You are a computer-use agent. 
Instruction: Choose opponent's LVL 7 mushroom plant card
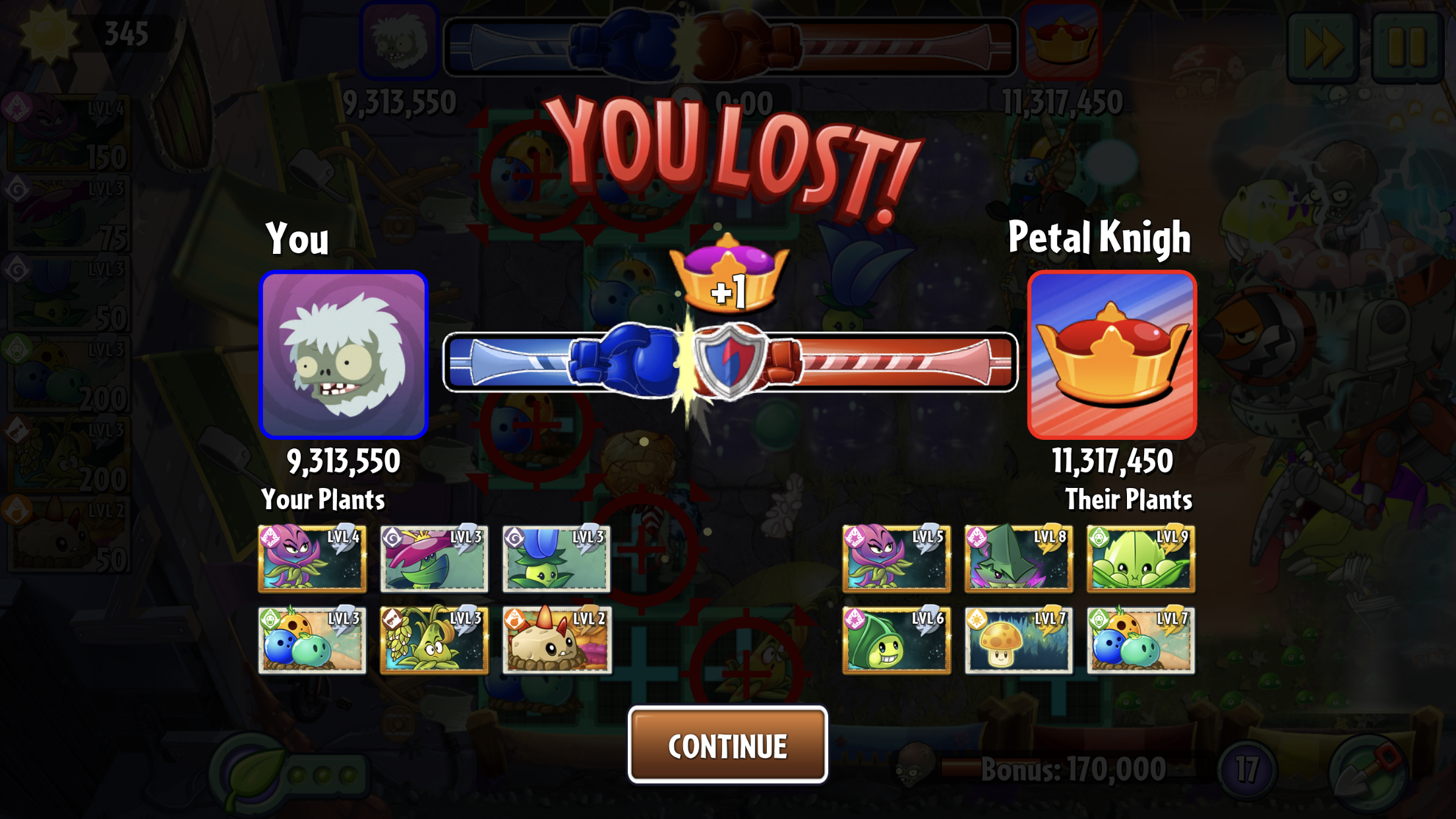click(1018, 640)
